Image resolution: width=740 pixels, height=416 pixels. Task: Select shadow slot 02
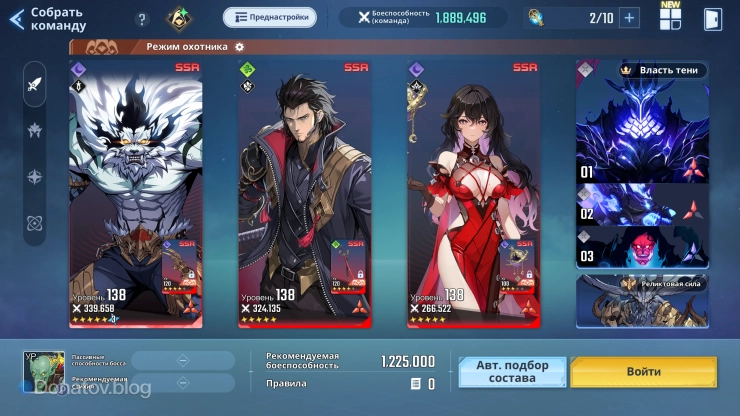[x=642, y=206]
